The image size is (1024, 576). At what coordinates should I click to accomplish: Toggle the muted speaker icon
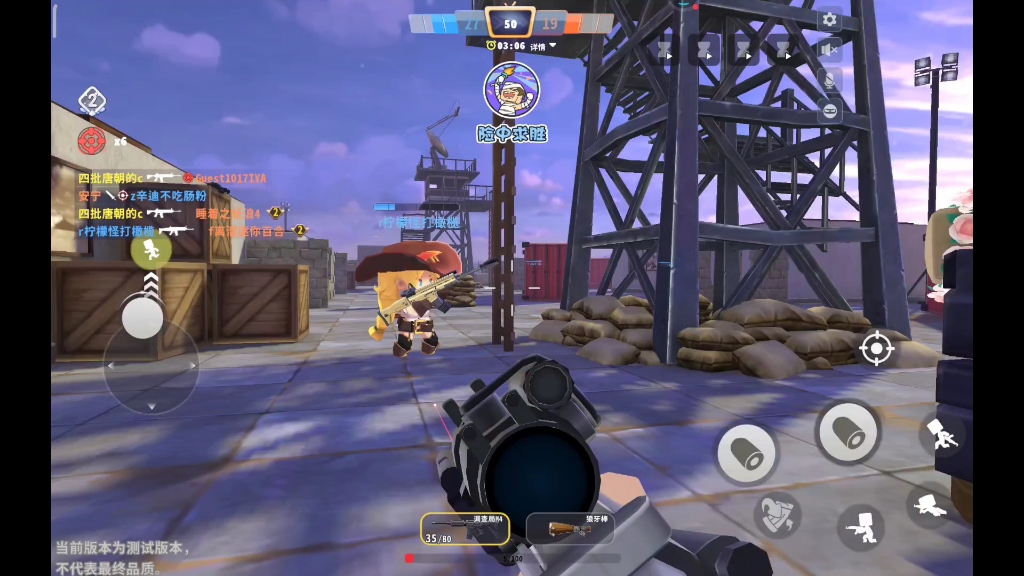coord(829,50)
